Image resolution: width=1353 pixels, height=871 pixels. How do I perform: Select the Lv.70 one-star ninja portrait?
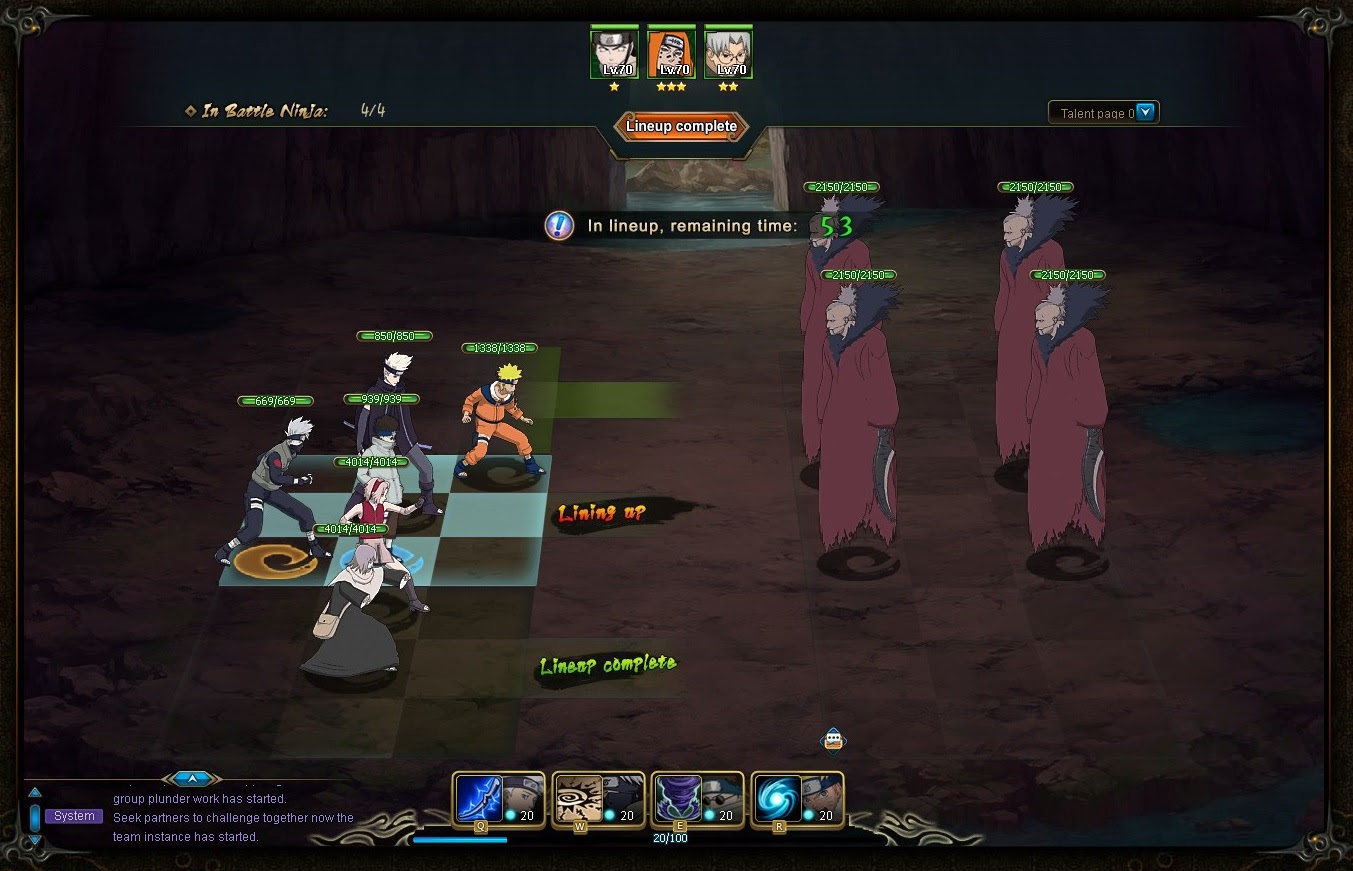614,50
